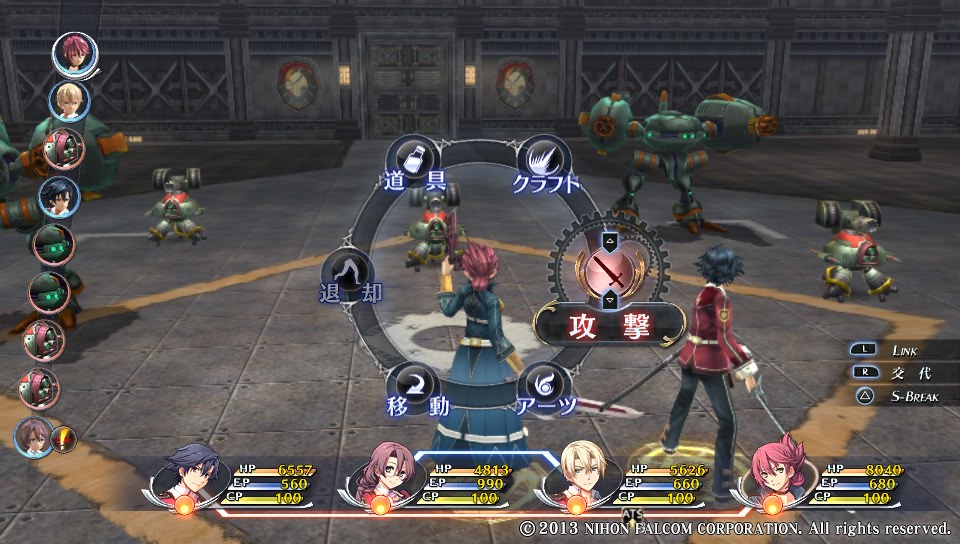Click the blonde character's turn order portrait
960x544 pixels.
68,100
